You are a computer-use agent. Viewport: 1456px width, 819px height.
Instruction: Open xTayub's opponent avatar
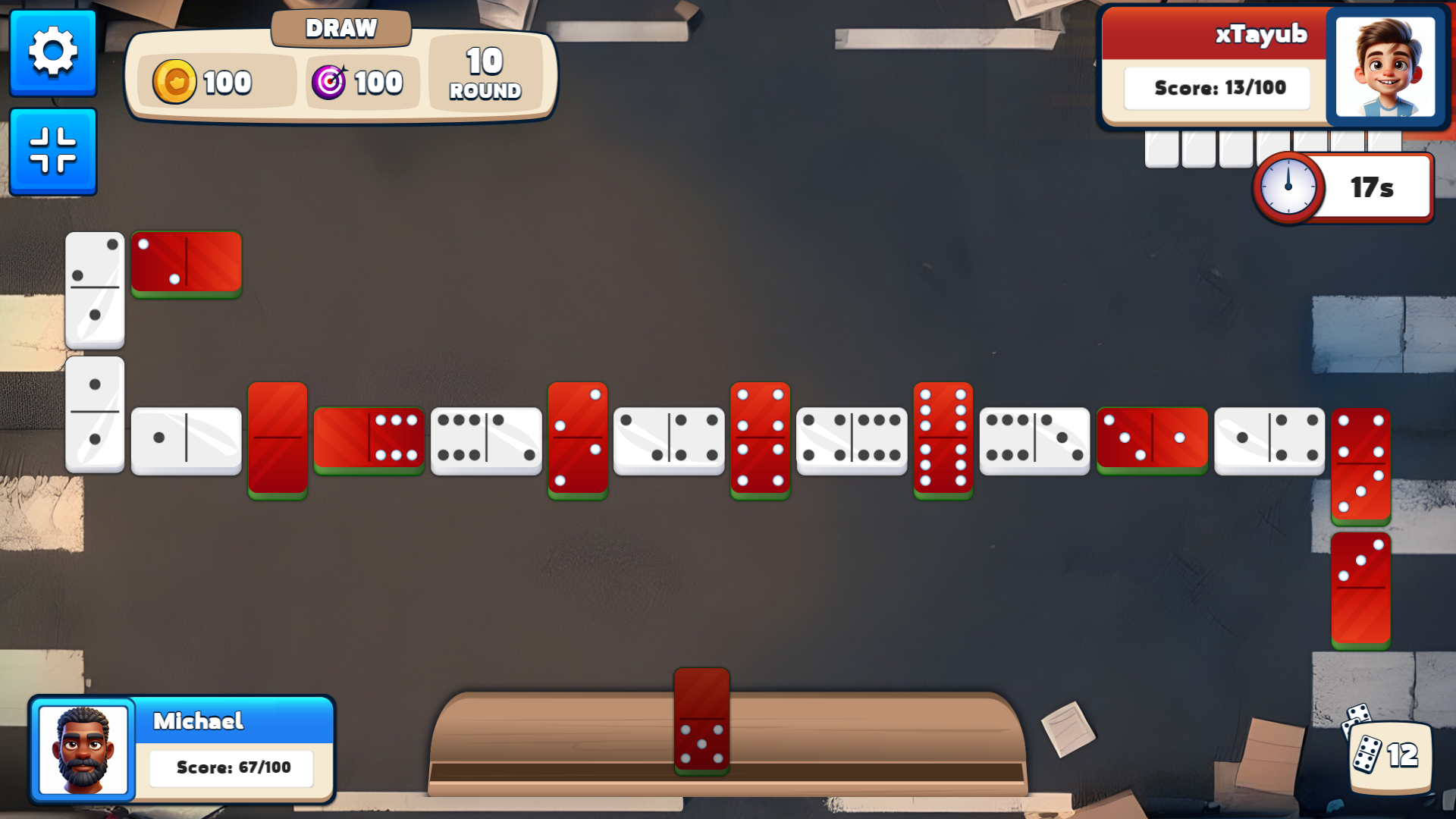[x=1385, y=67]
